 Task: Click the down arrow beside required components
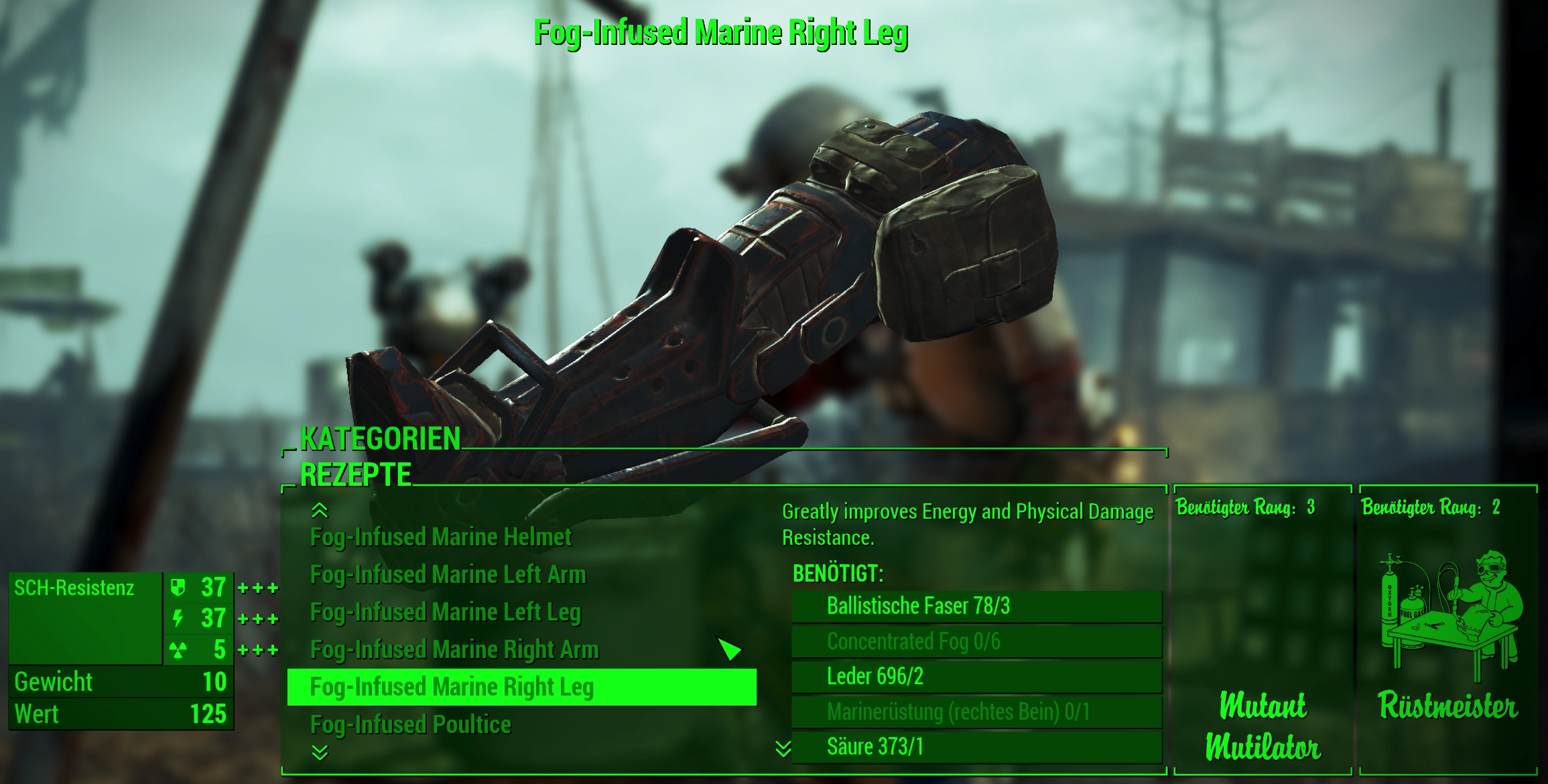782,748
